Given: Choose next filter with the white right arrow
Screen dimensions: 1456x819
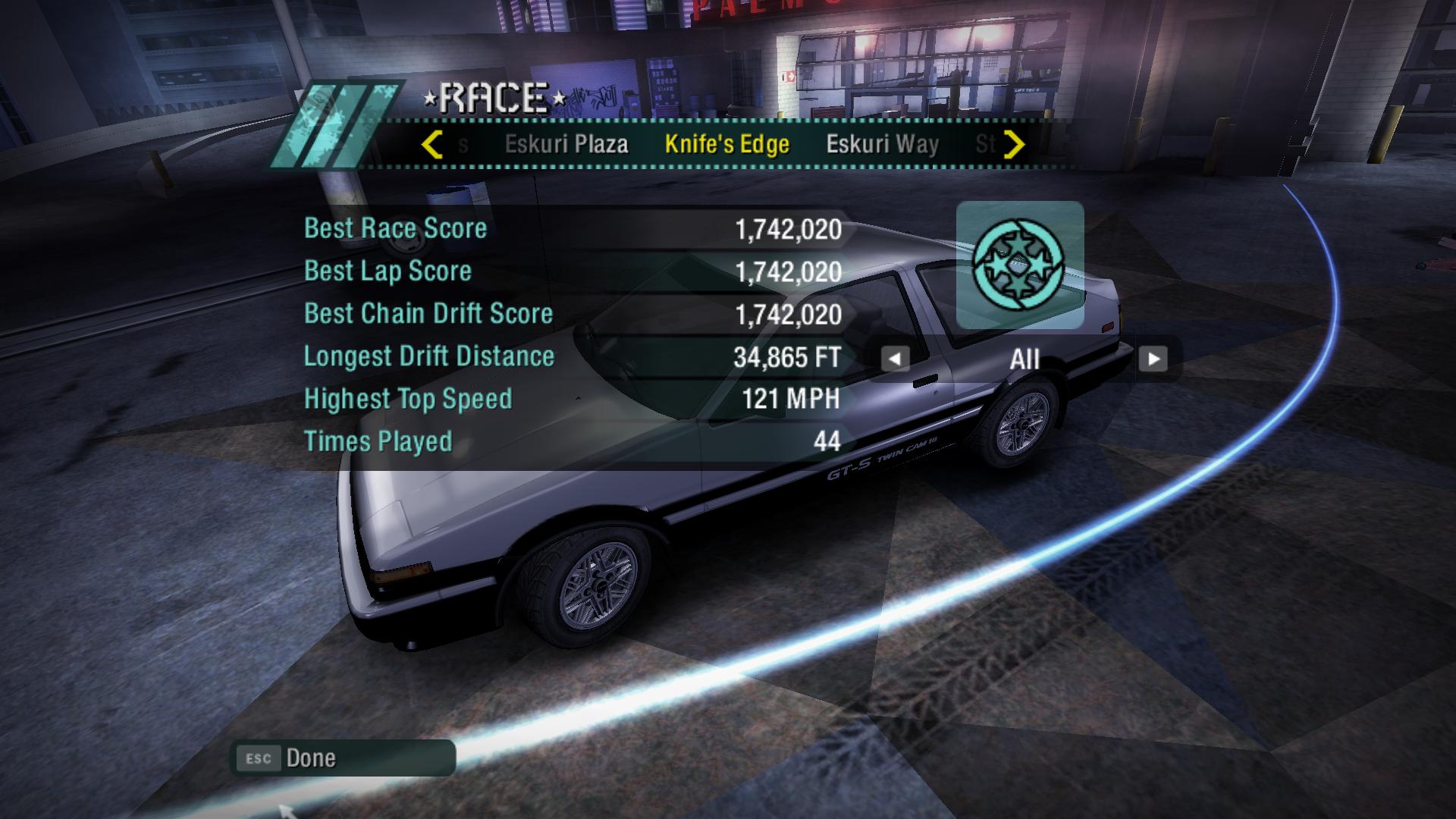Looking at the screenshot, I should (x=1153, y=359).
